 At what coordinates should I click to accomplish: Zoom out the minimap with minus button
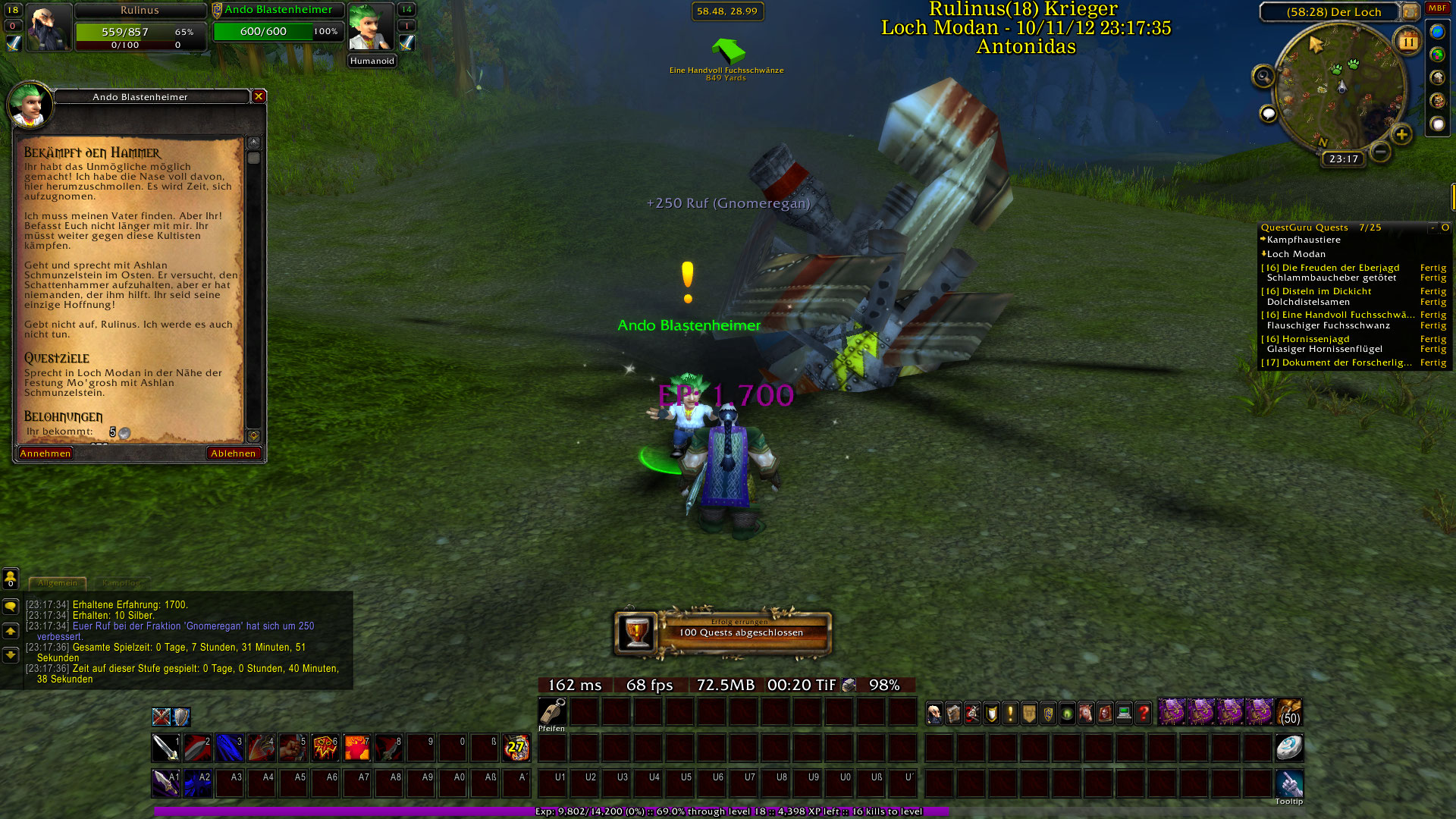(x=1381, y=152)
